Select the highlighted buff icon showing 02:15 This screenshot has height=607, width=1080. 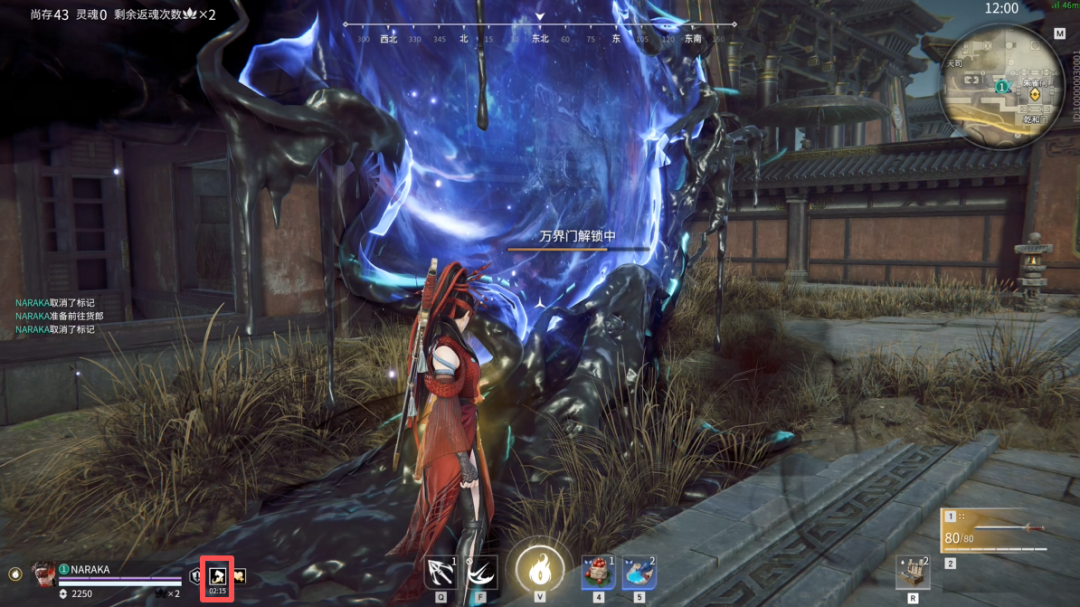(216, 578)
